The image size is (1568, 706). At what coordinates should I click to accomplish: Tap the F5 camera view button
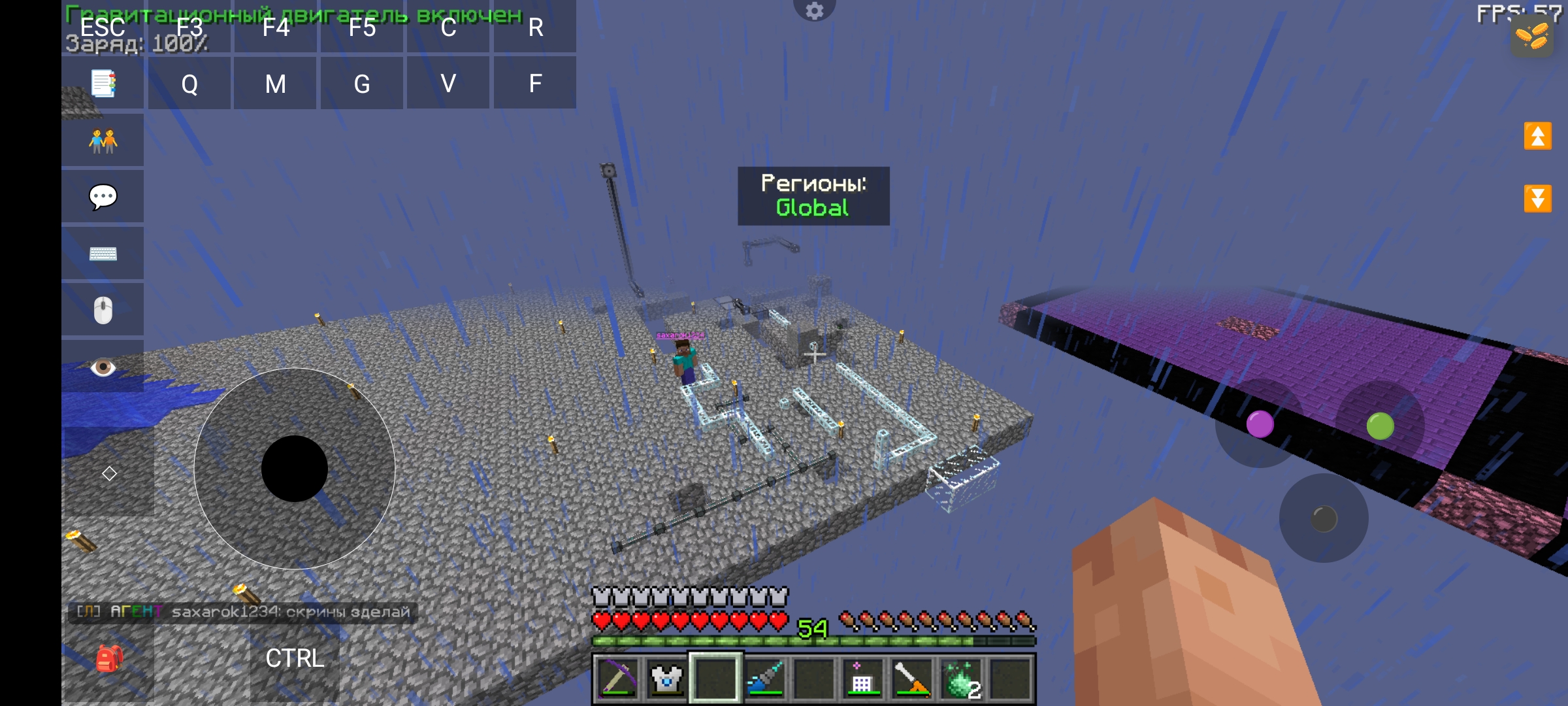362,27
